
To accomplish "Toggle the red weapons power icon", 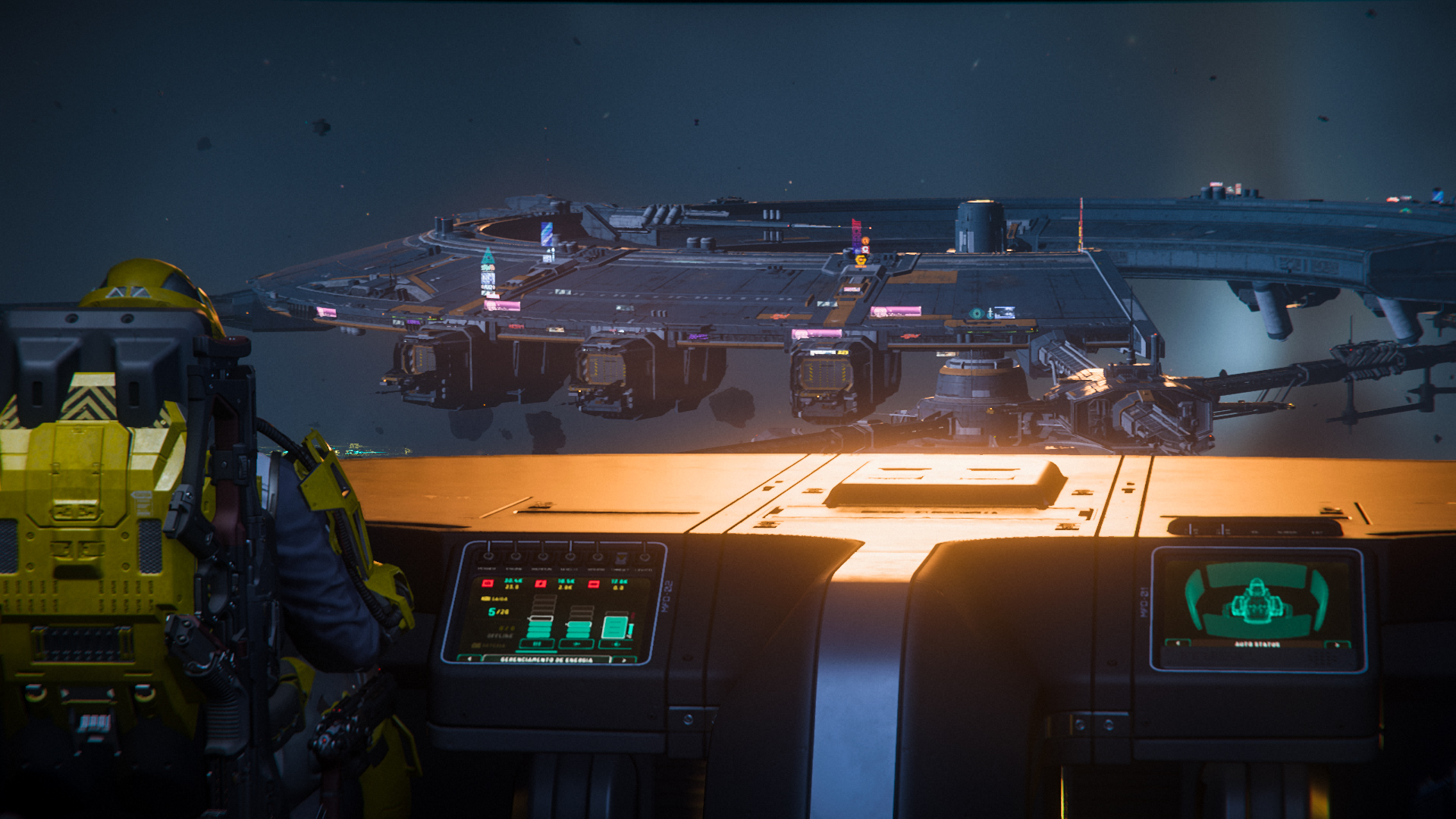I will (488, 583).
